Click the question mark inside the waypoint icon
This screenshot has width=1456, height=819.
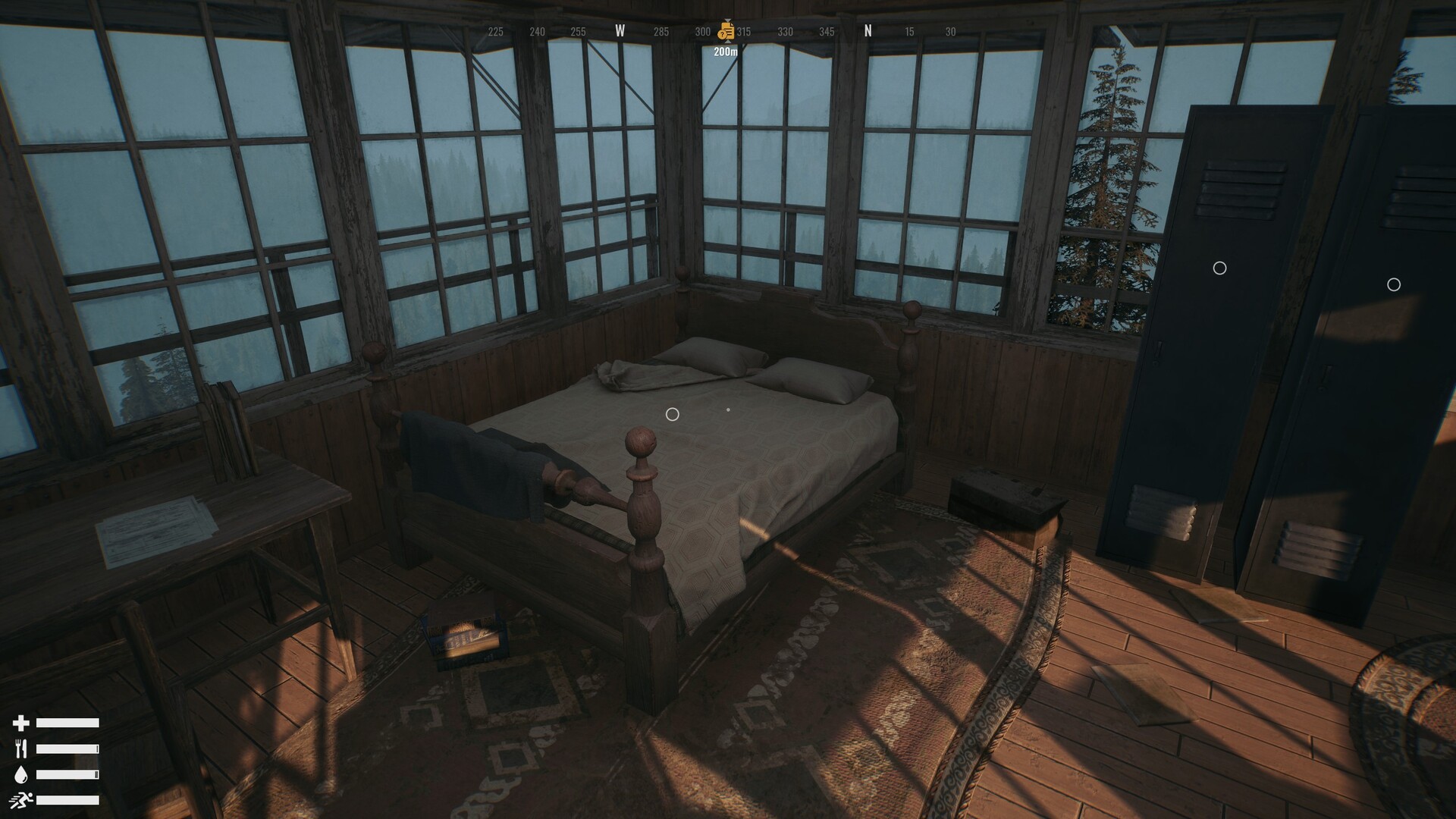point(721,33)
